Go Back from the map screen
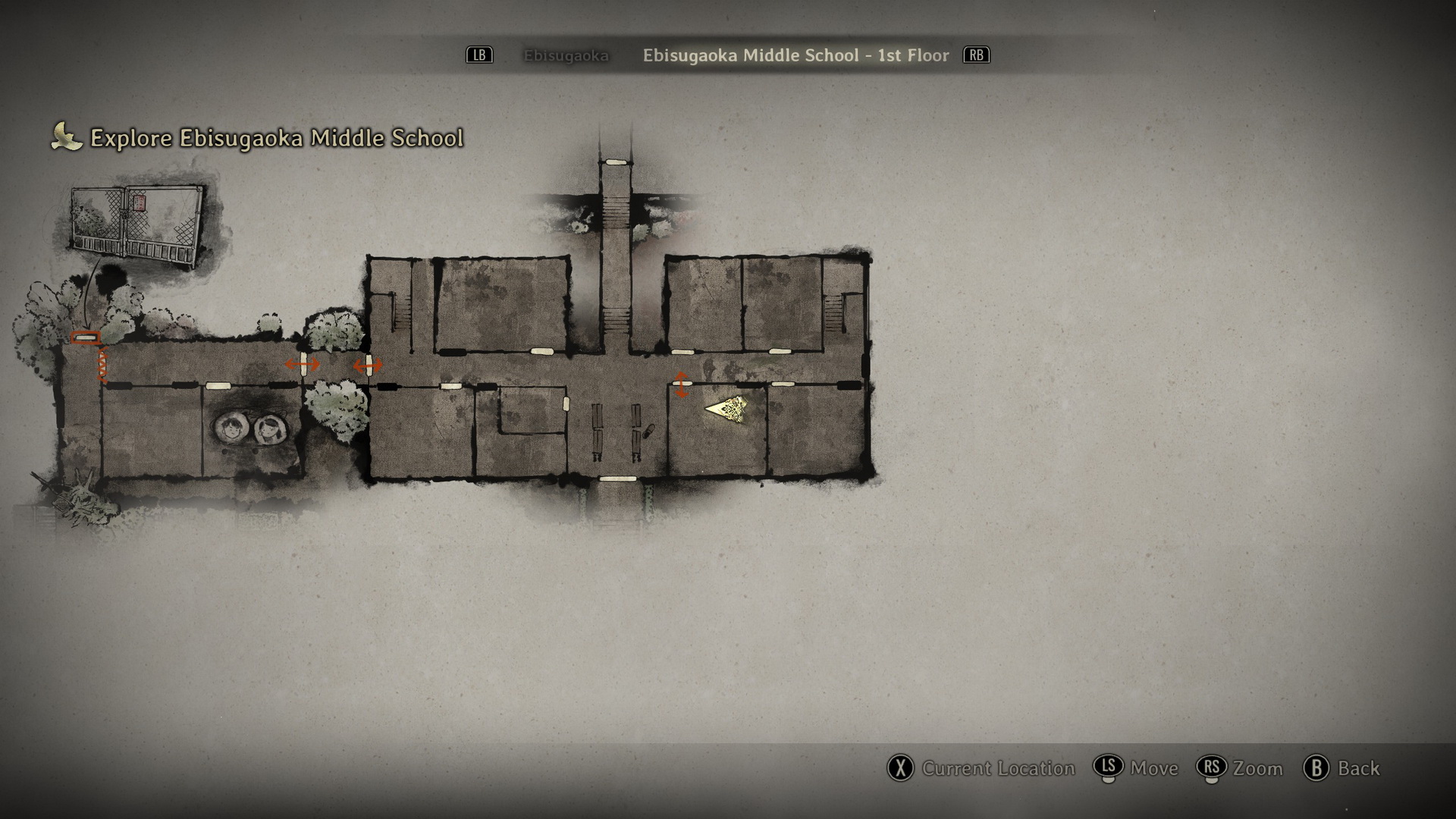This screenshot has width=1456, height=819. pos(1341,768)
